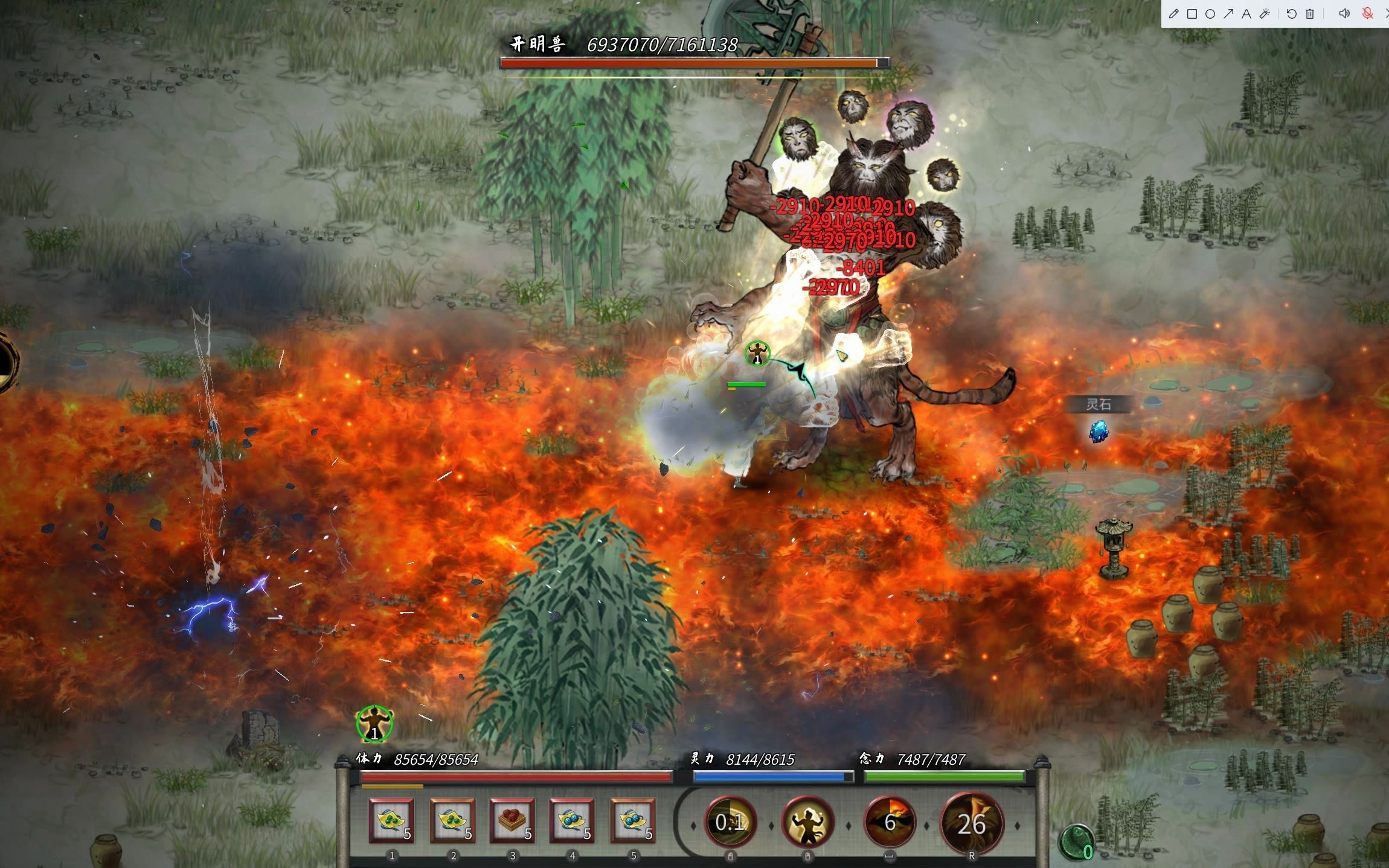This screenshot has width=1389, height=868.
Task: Use the blue pills in hotbar slot 5
Action: pyautogui.click(x=632, y=821)
